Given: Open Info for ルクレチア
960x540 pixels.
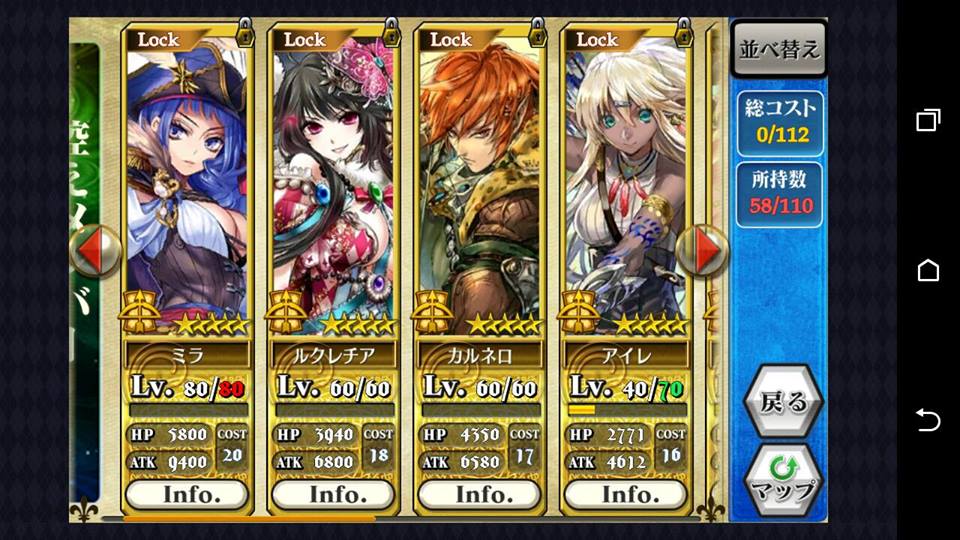Looking at the screenshot, I should click(x=333, y=494).
